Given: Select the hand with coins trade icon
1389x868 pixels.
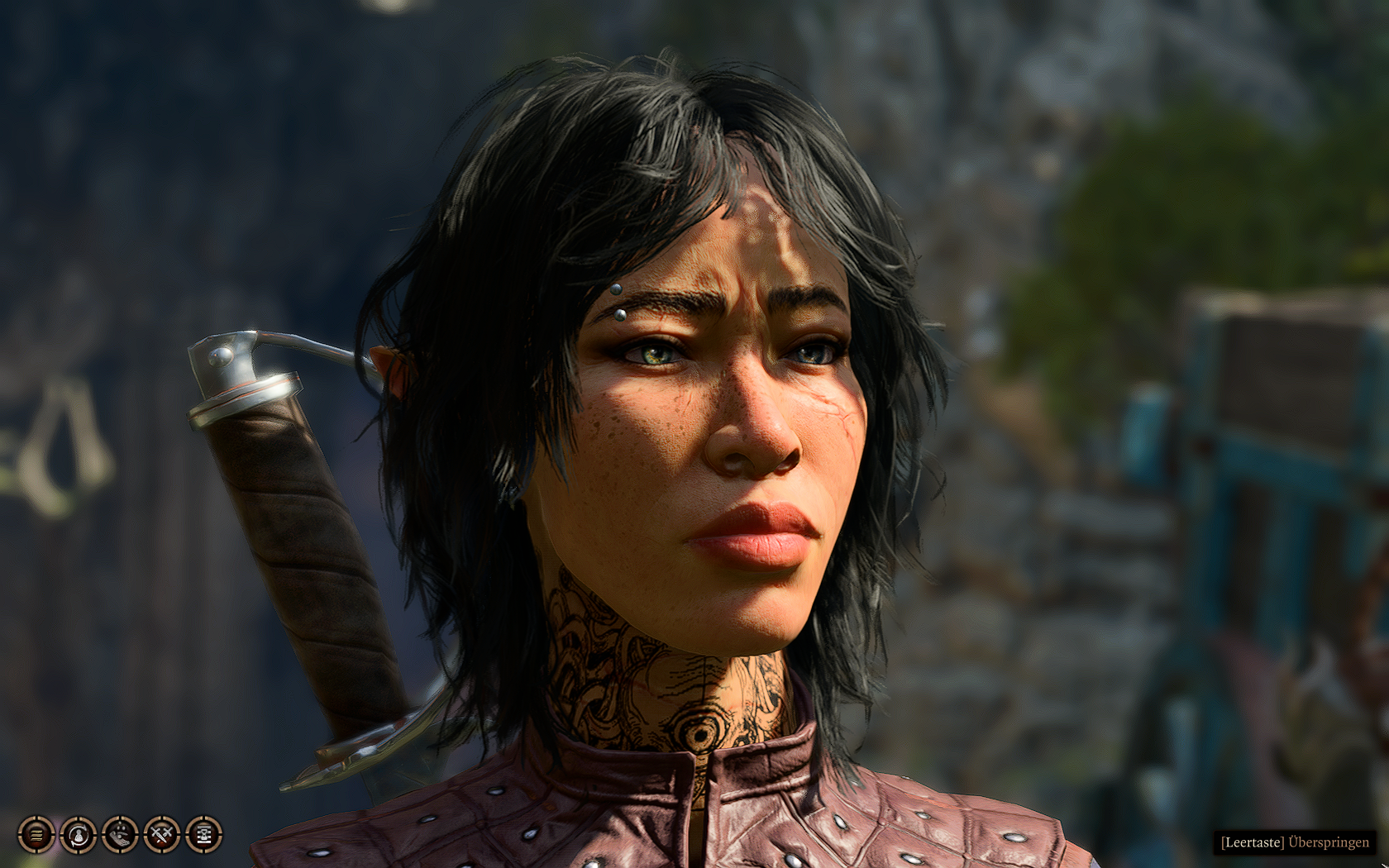Looking at the screenshot, I should (120, 834).
